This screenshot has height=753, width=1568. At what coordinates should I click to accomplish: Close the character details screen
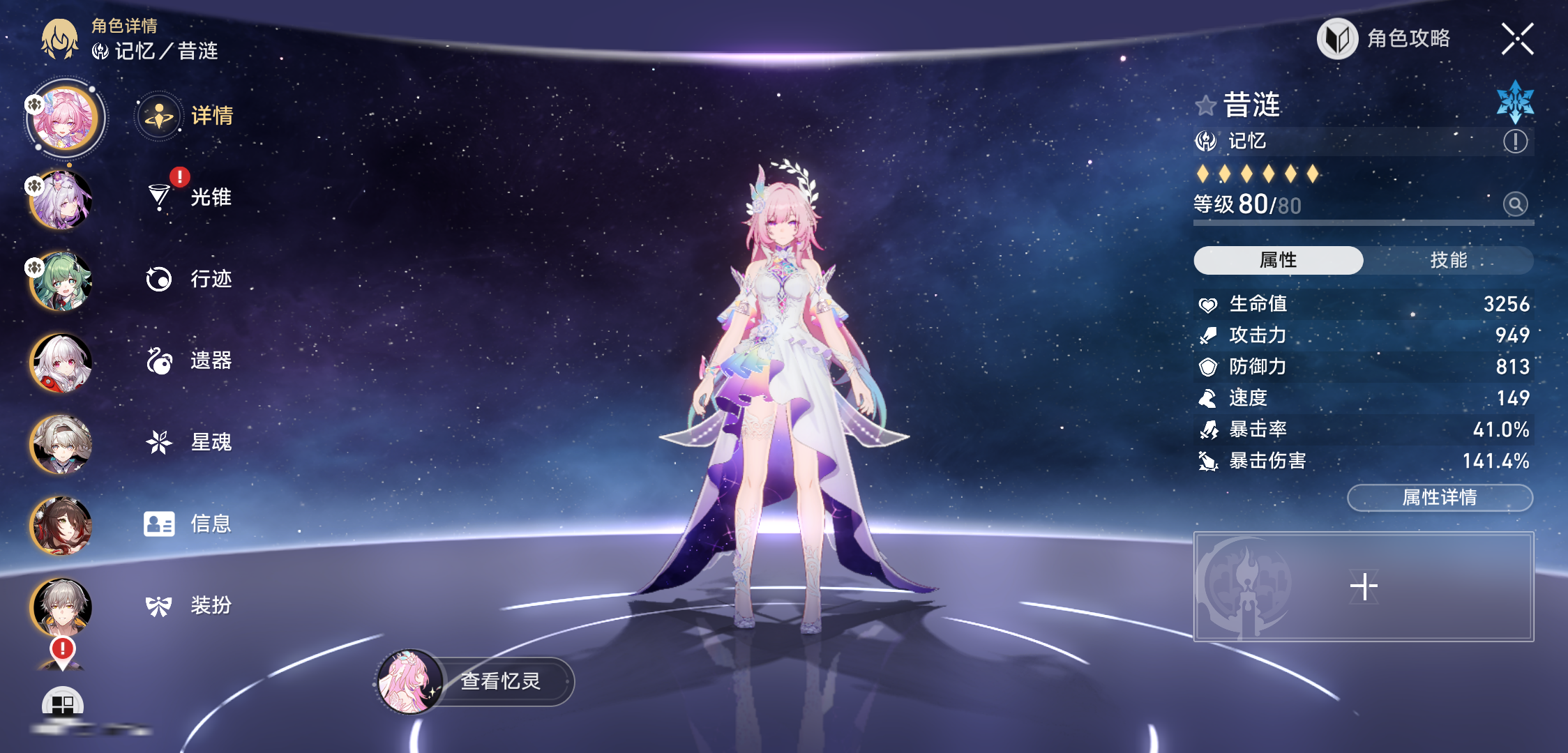[x=1517, y=39]
